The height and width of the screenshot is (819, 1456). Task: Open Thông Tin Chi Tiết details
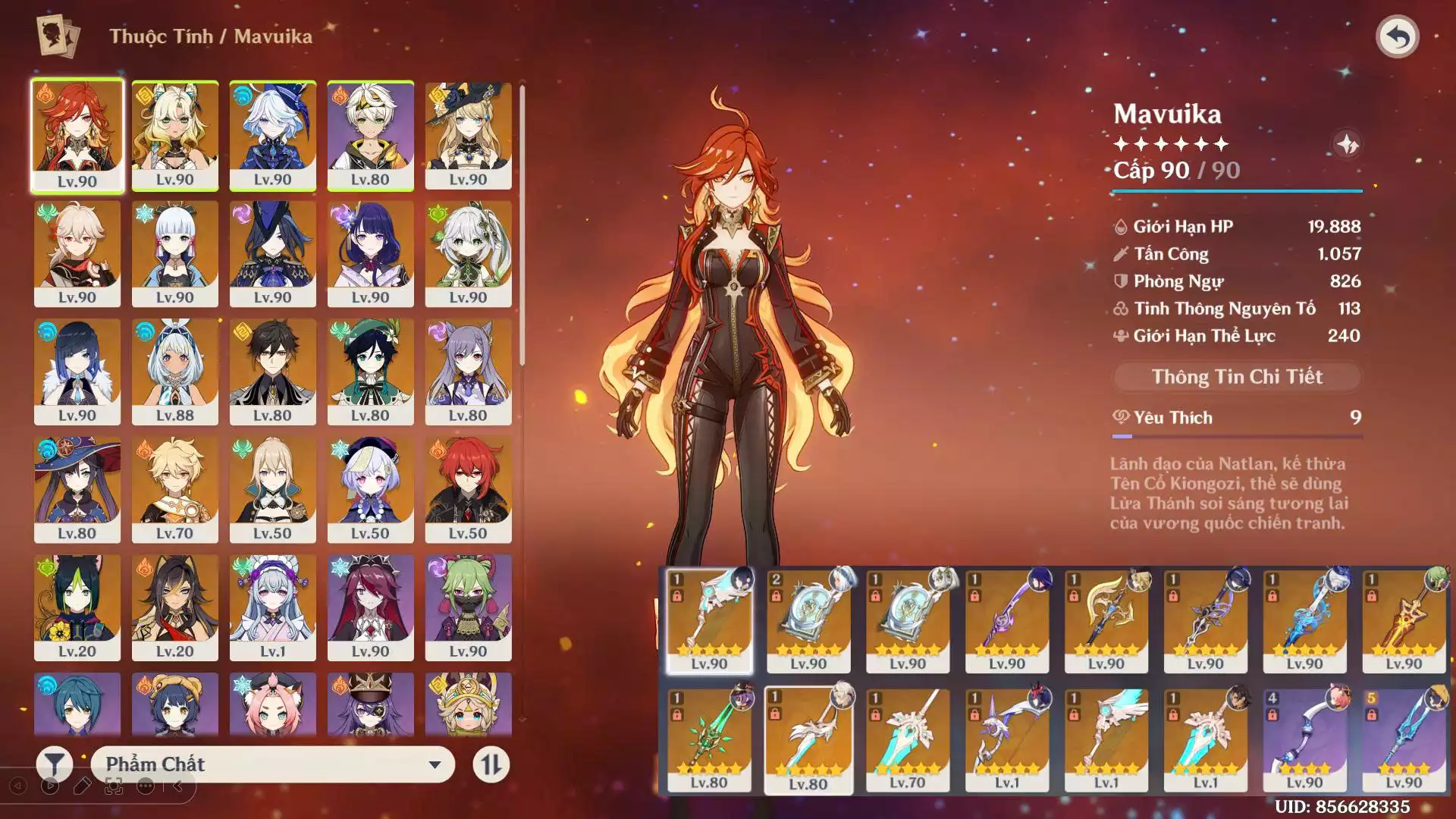pyautogui.click(x=1237, y=377)
